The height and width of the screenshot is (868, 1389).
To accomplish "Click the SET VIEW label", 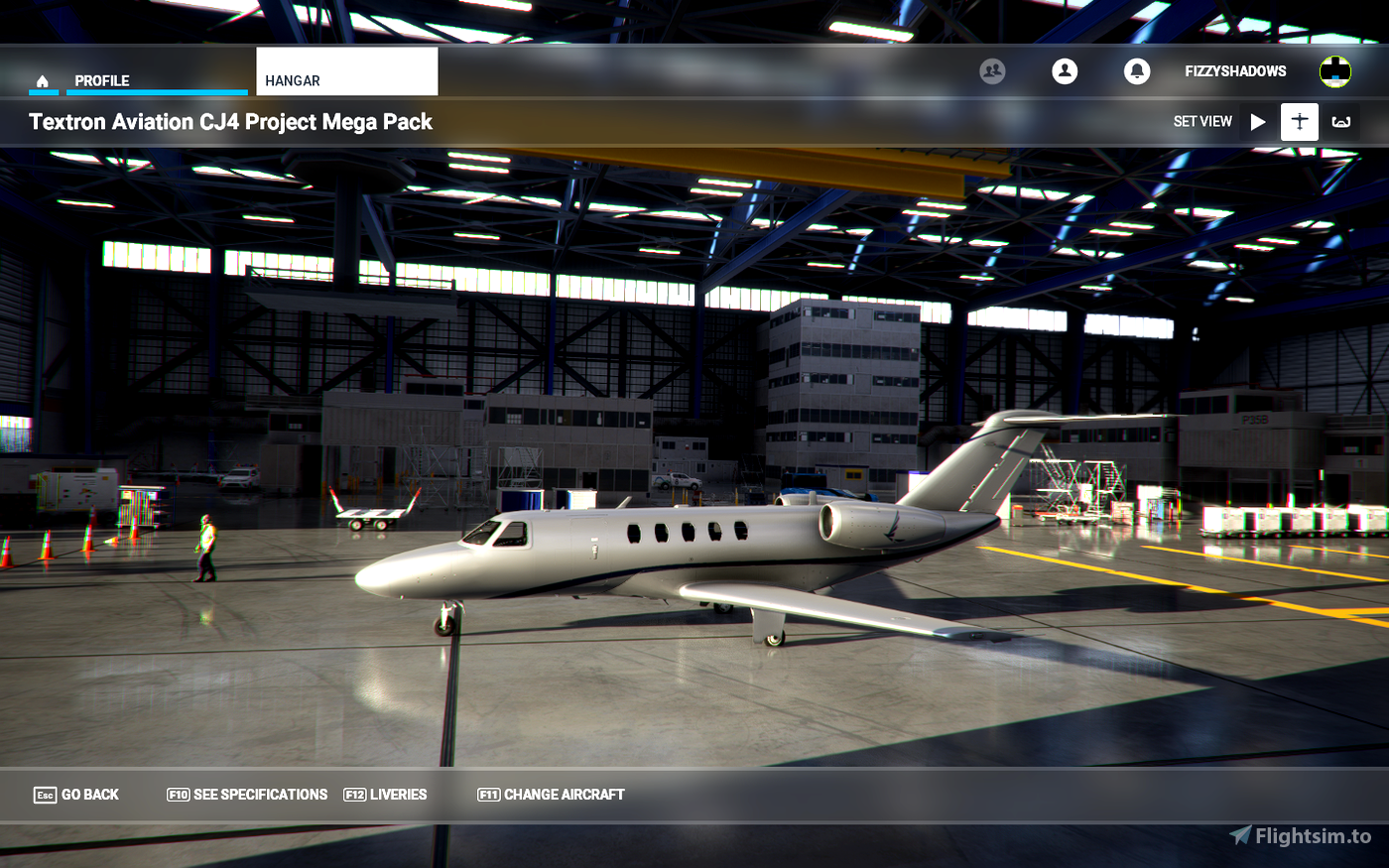I will [x=1202, y=121].
